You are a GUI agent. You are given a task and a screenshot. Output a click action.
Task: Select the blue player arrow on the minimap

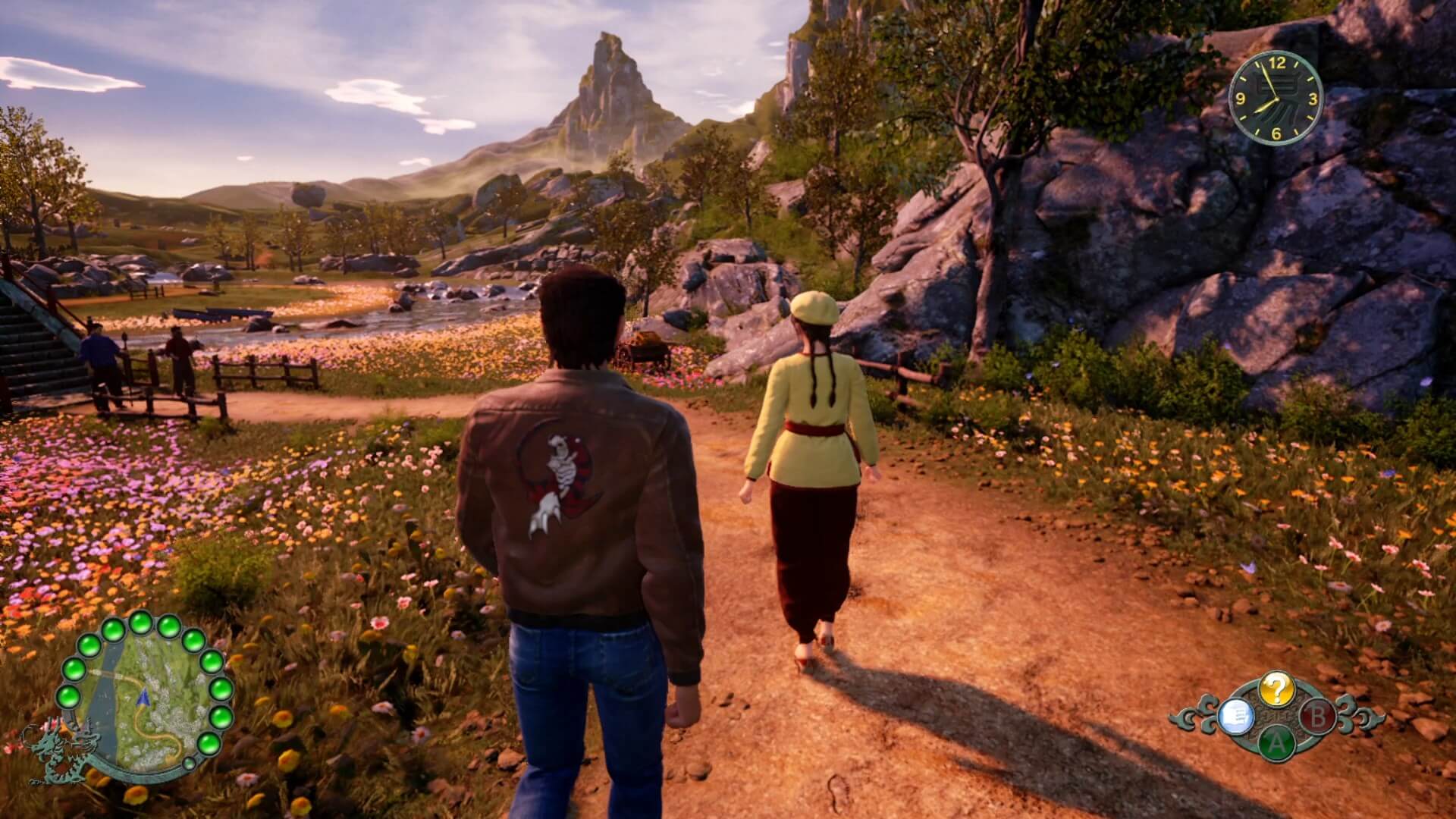143,699
